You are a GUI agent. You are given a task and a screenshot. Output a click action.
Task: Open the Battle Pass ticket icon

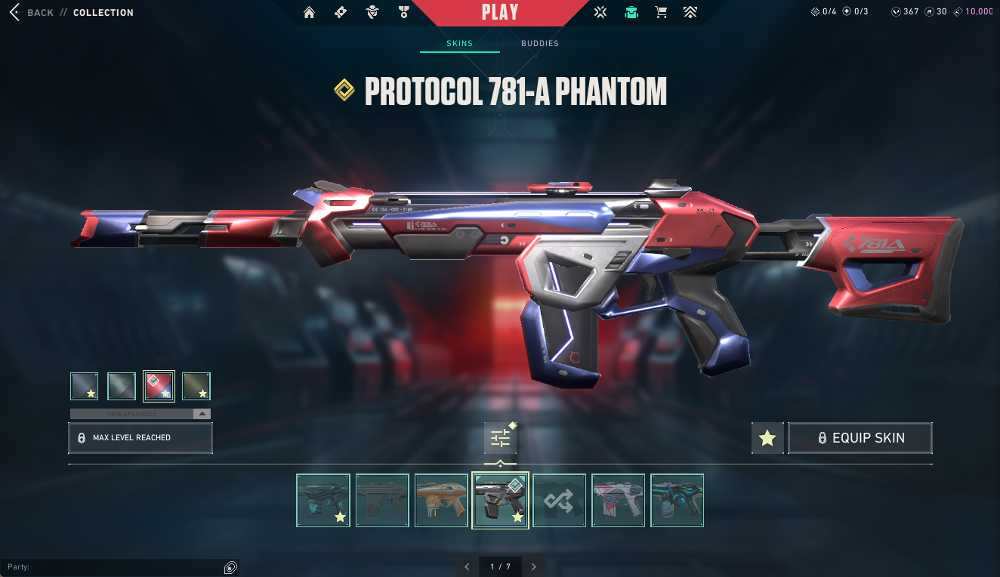click(340, 13)
